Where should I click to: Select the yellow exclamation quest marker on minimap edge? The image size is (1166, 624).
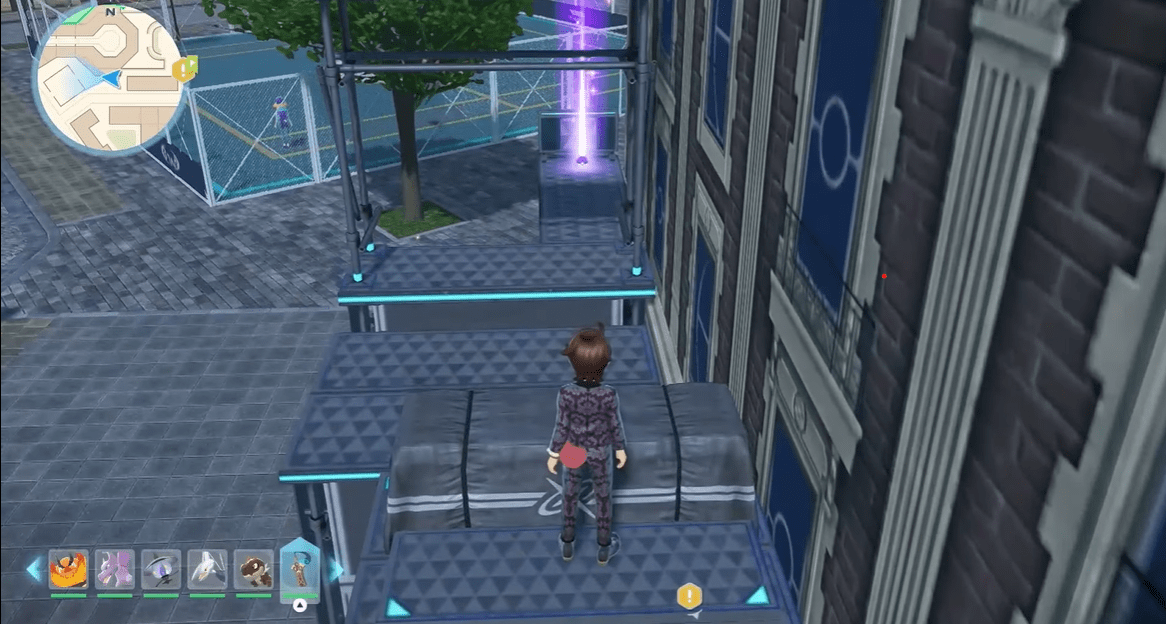pyautogui.click(x=185, y=68)
